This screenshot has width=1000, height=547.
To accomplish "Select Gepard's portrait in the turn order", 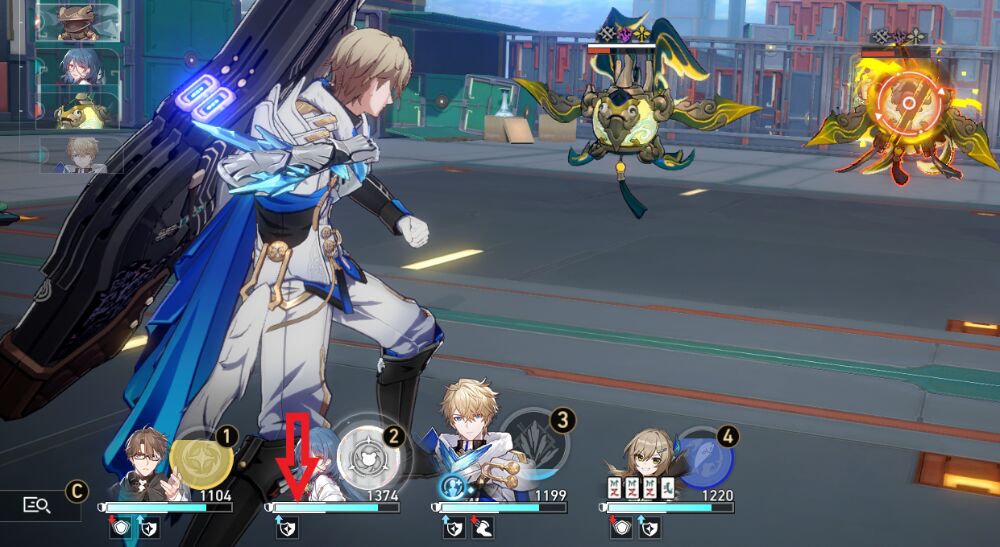I will [81, 154].
